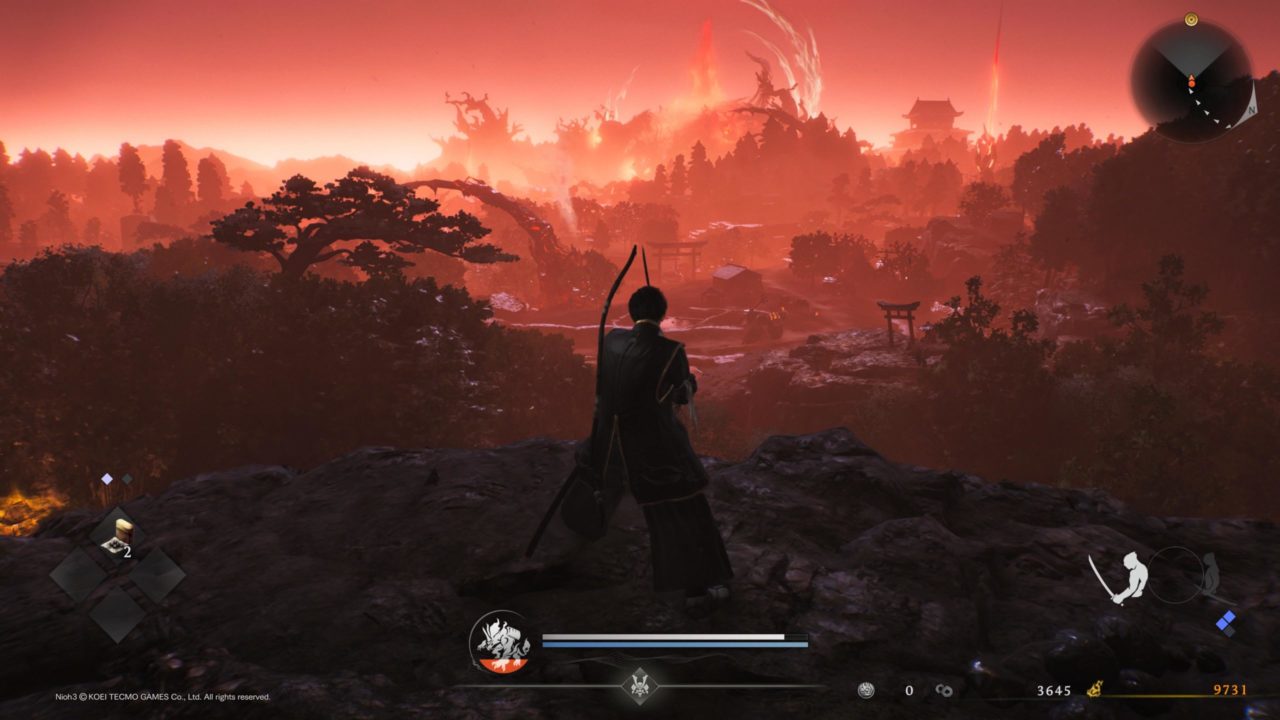Open the circular compass minimap

coord(1191,80)
